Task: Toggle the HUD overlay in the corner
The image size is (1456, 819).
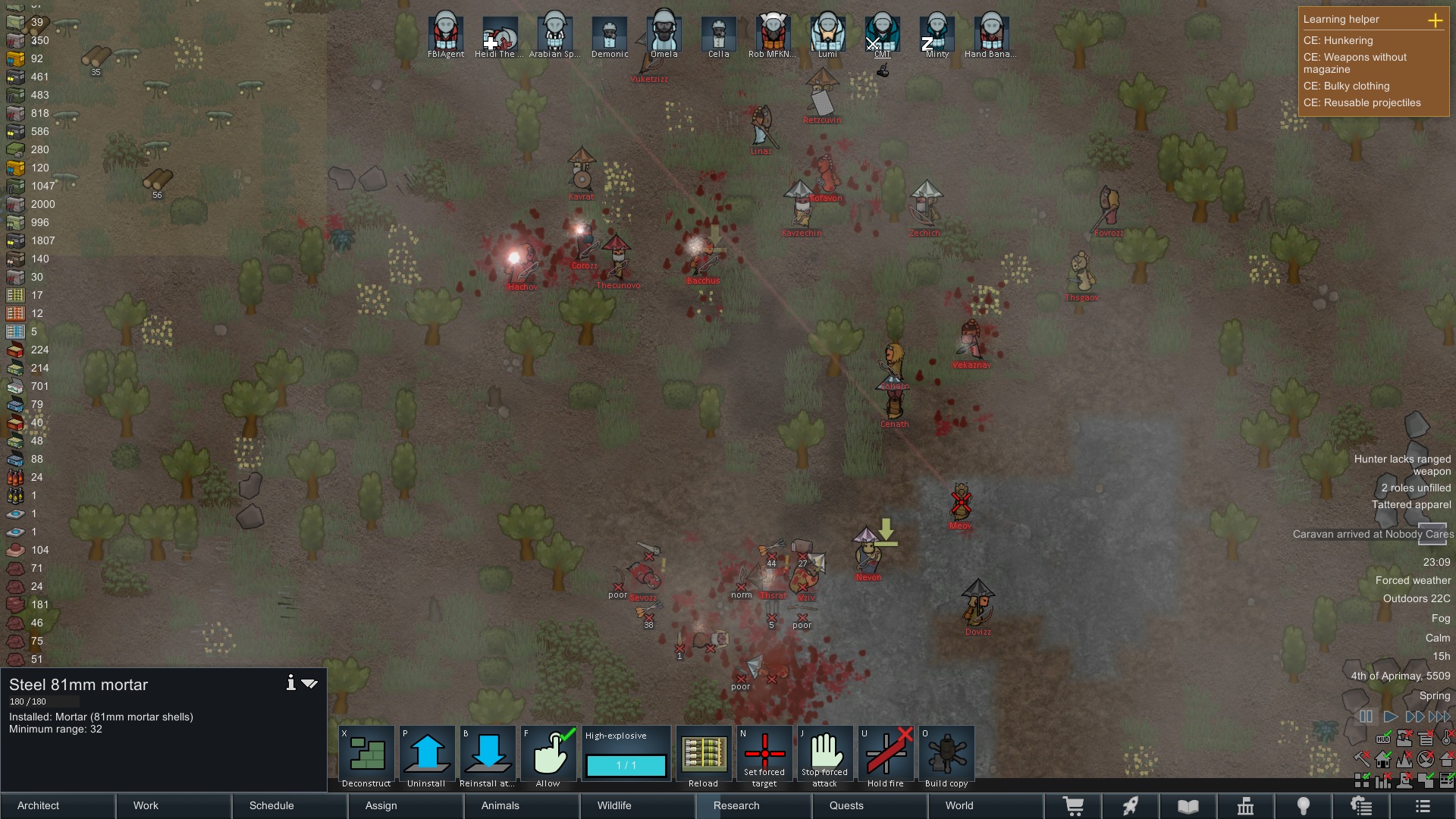Action: click(x=1382, y=739)
